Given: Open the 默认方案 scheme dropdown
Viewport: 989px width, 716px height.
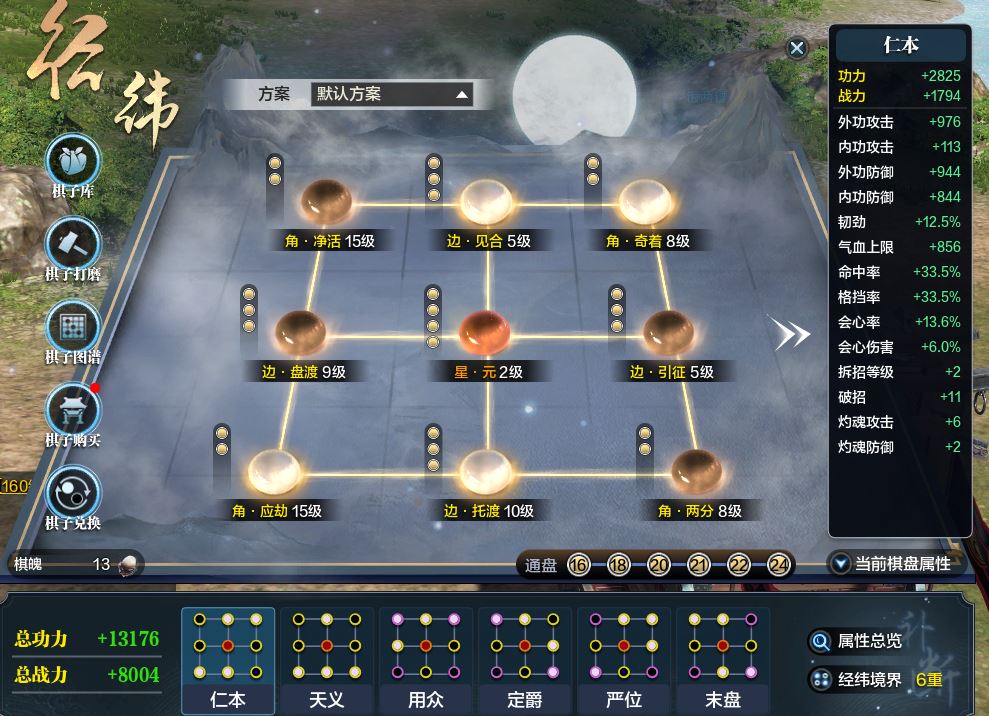Looking at the screenshot, I should click(x=391, y=95).
